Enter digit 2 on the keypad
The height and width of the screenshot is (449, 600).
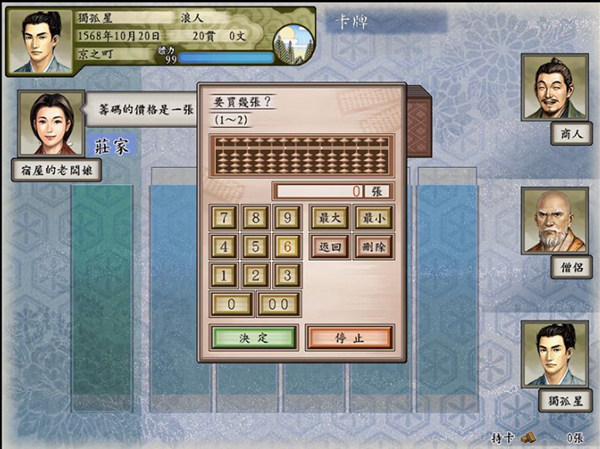(x=257, y=275)
